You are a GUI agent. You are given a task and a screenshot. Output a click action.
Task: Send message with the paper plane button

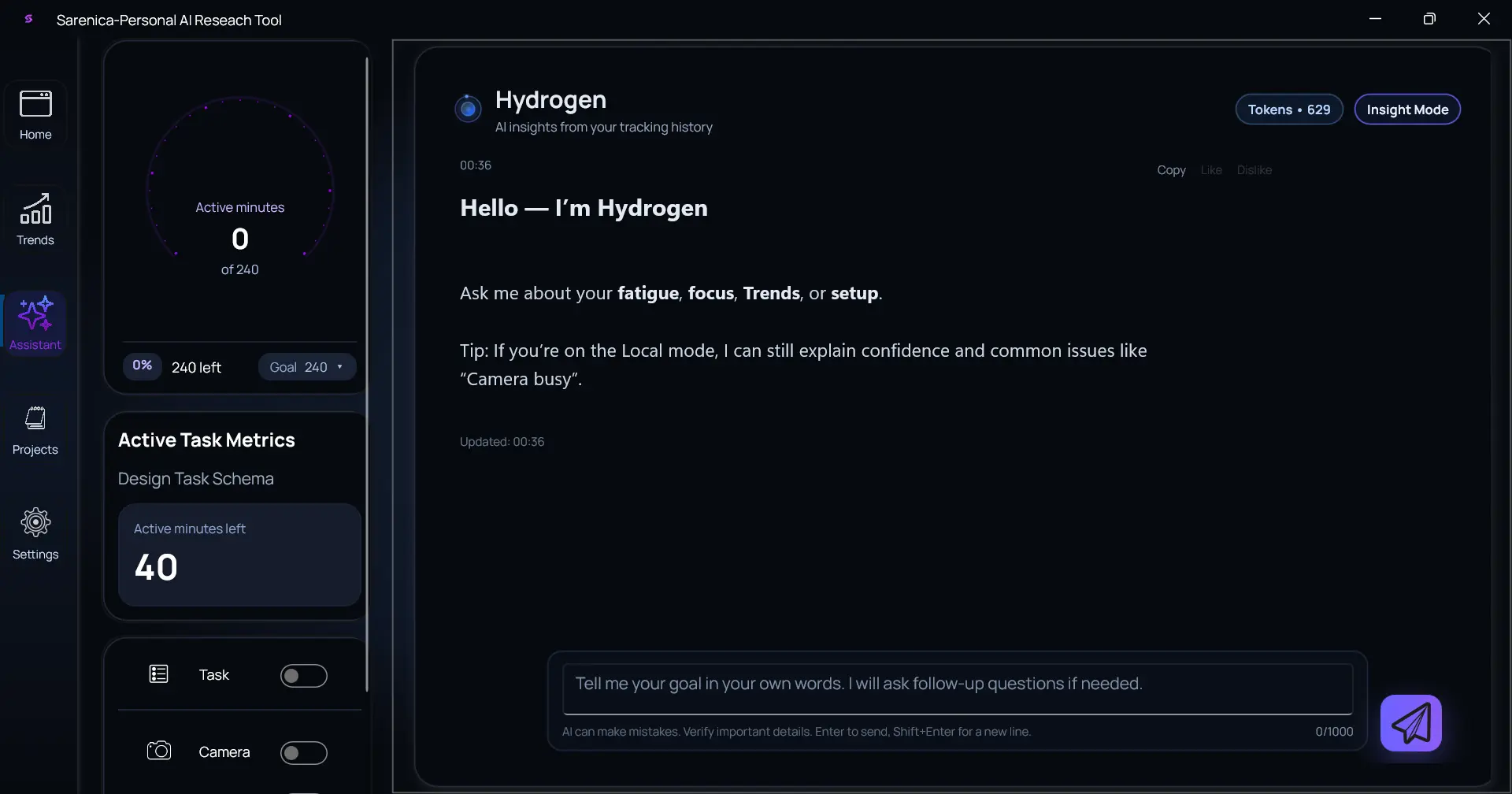(1412, 722)
